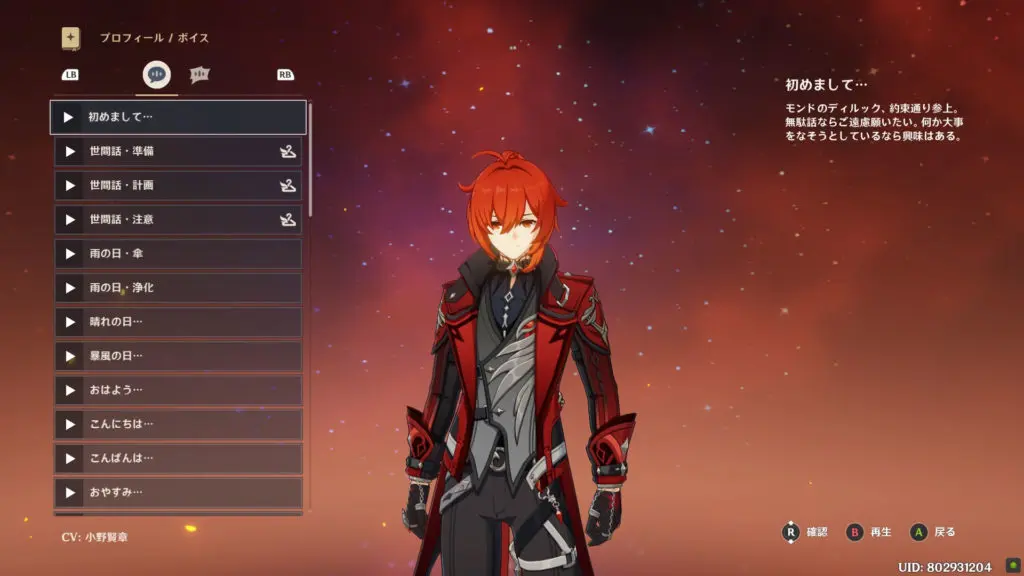This screenshot has height=576, width=1024.
Task: Select the 雨の日・傘 voice line
Action: click(178, 253)
